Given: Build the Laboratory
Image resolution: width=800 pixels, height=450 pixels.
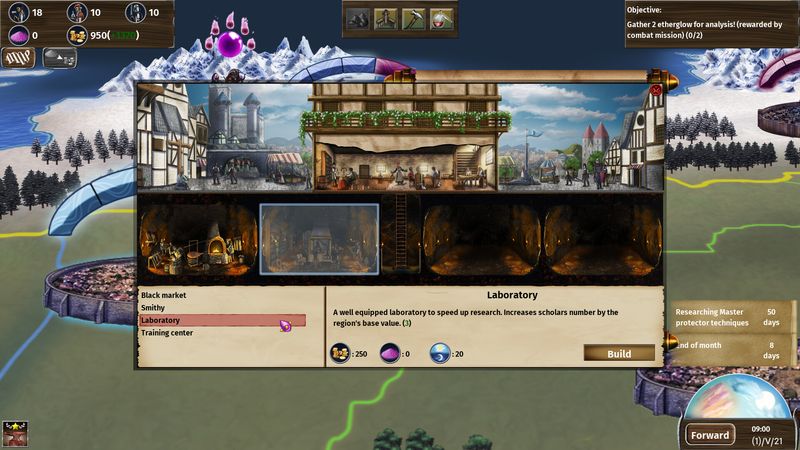Looking at the screenshot, I should pyautogui.click(x=619, y=353).
